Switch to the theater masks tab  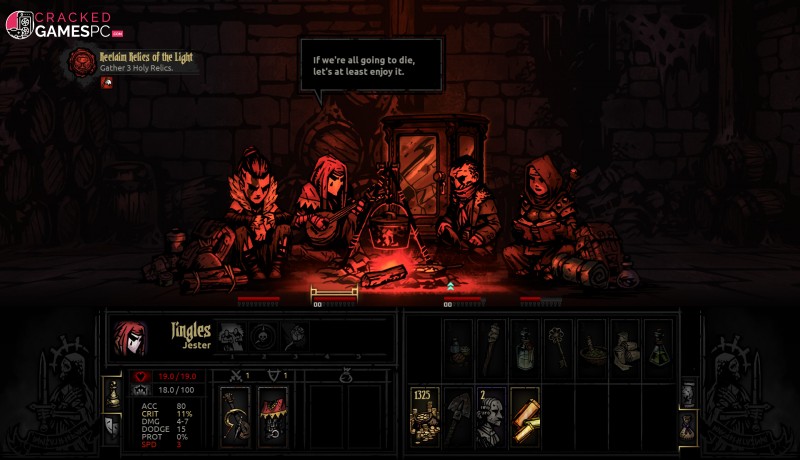(x=112, y=427)
